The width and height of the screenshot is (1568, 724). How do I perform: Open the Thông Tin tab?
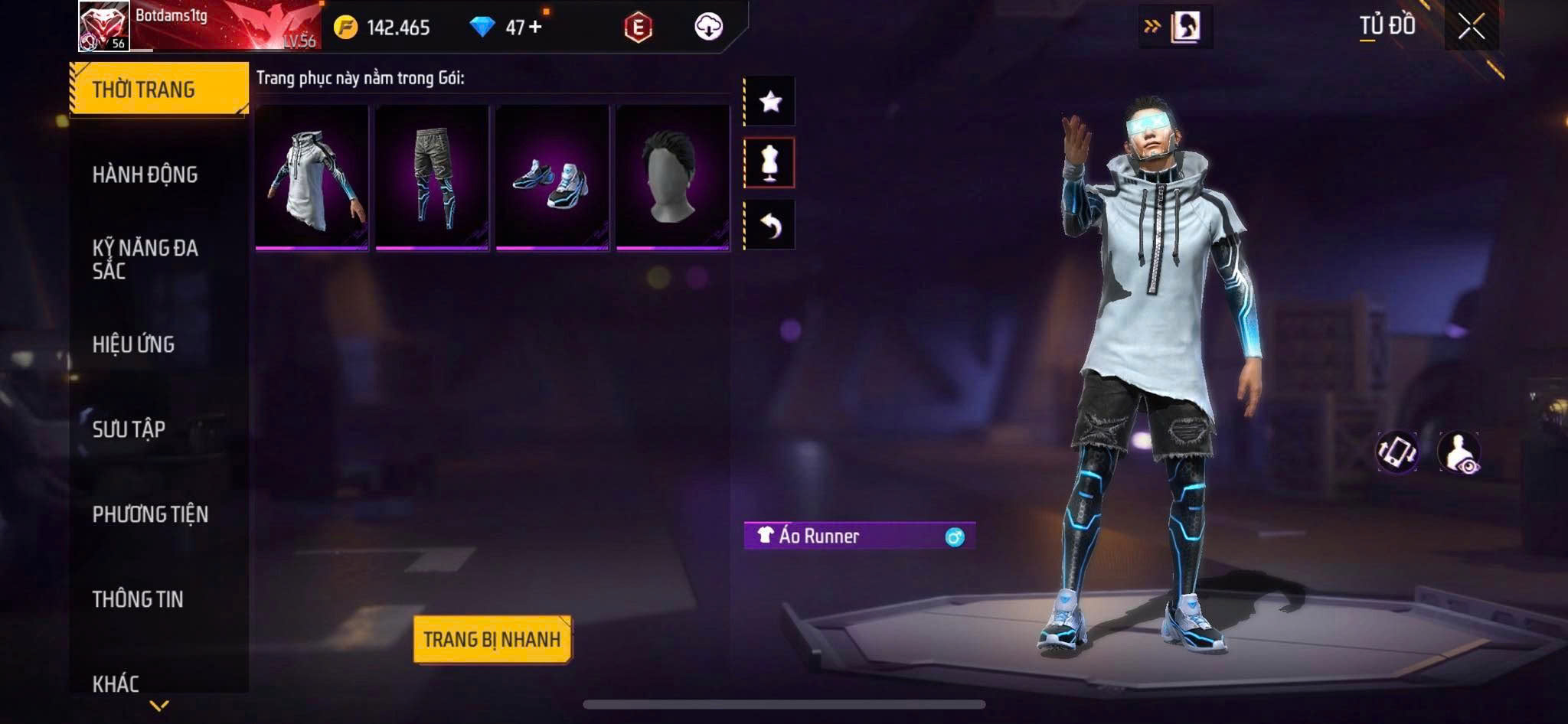138,599
